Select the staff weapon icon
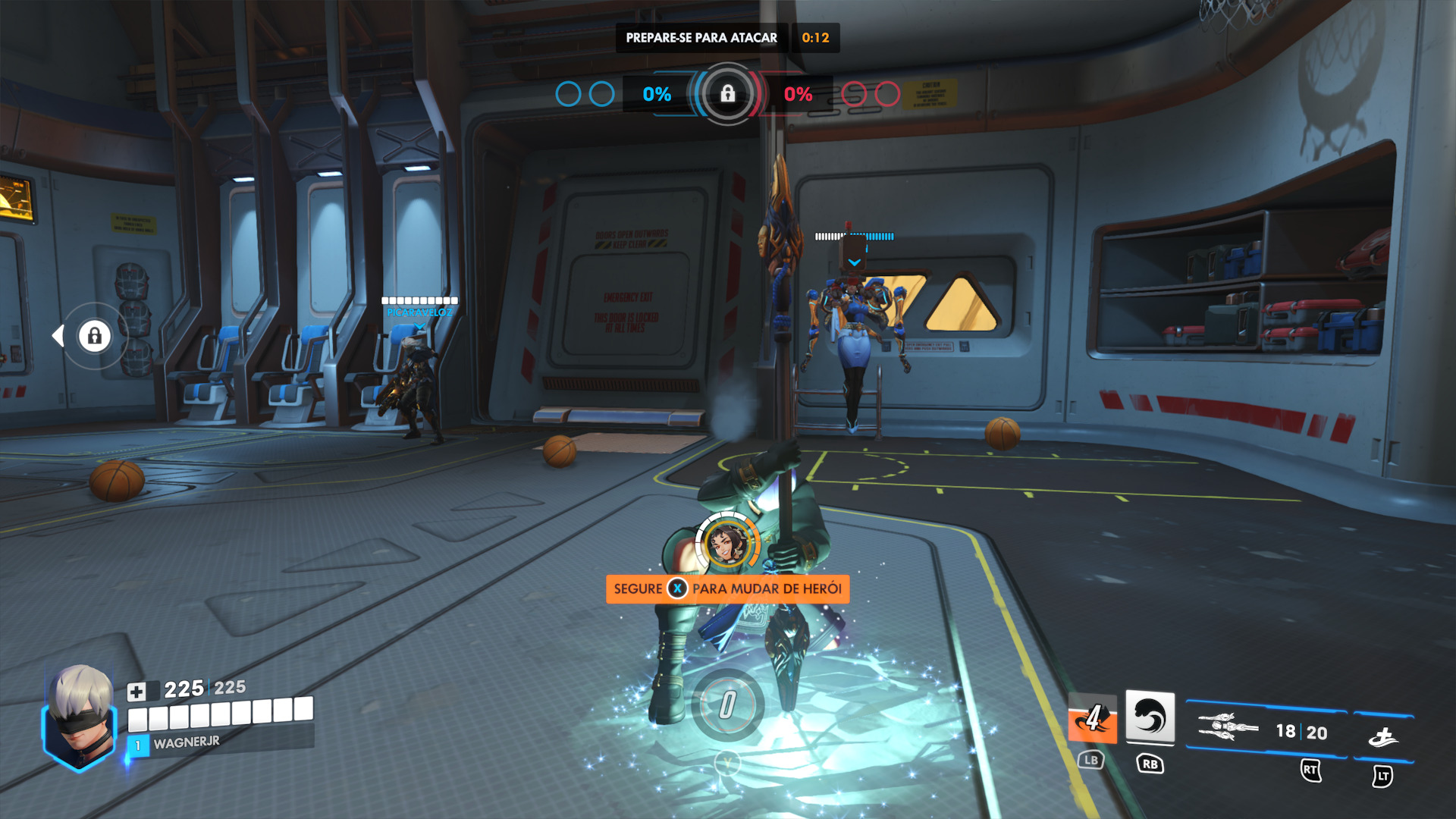Viewport: 1456px width, 819px height. (x=1228, y=727)
